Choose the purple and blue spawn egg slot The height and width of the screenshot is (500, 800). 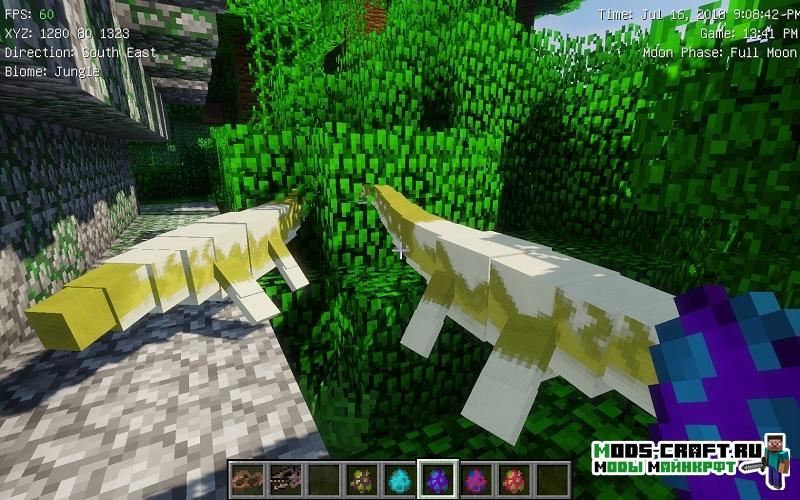pos(438,477)
